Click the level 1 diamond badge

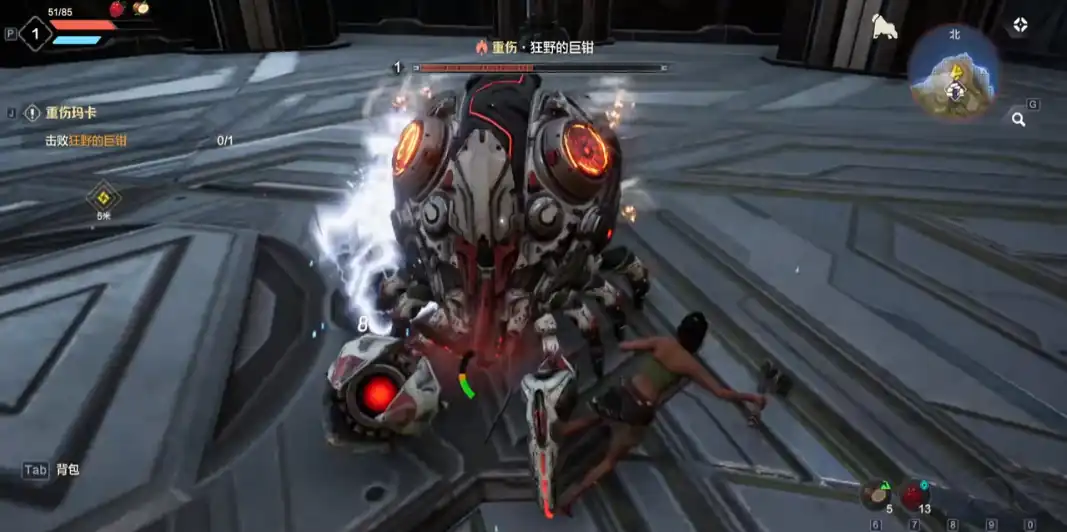35,33
